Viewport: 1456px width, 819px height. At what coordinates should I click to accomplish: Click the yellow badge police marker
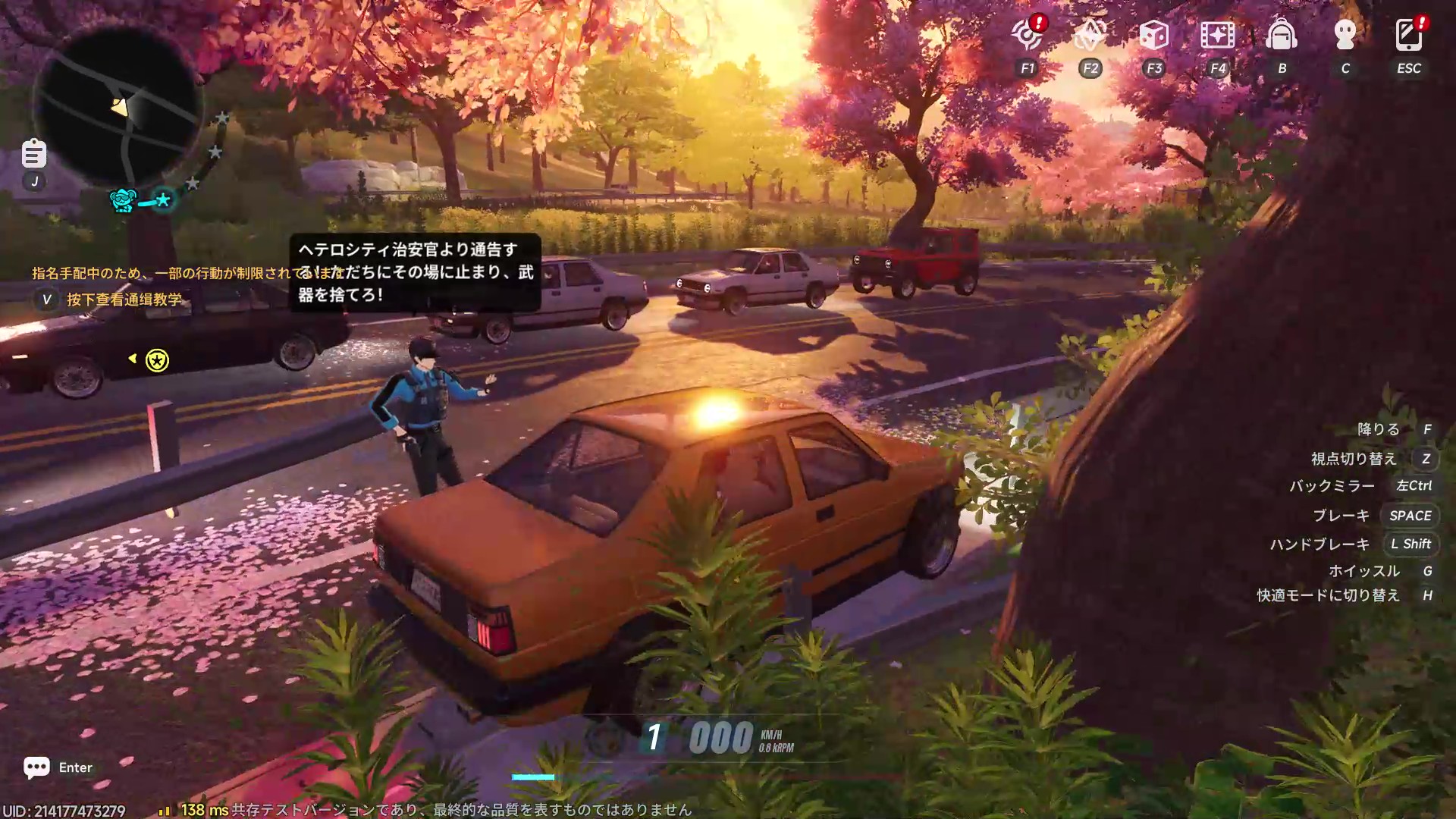coord(157,360)
